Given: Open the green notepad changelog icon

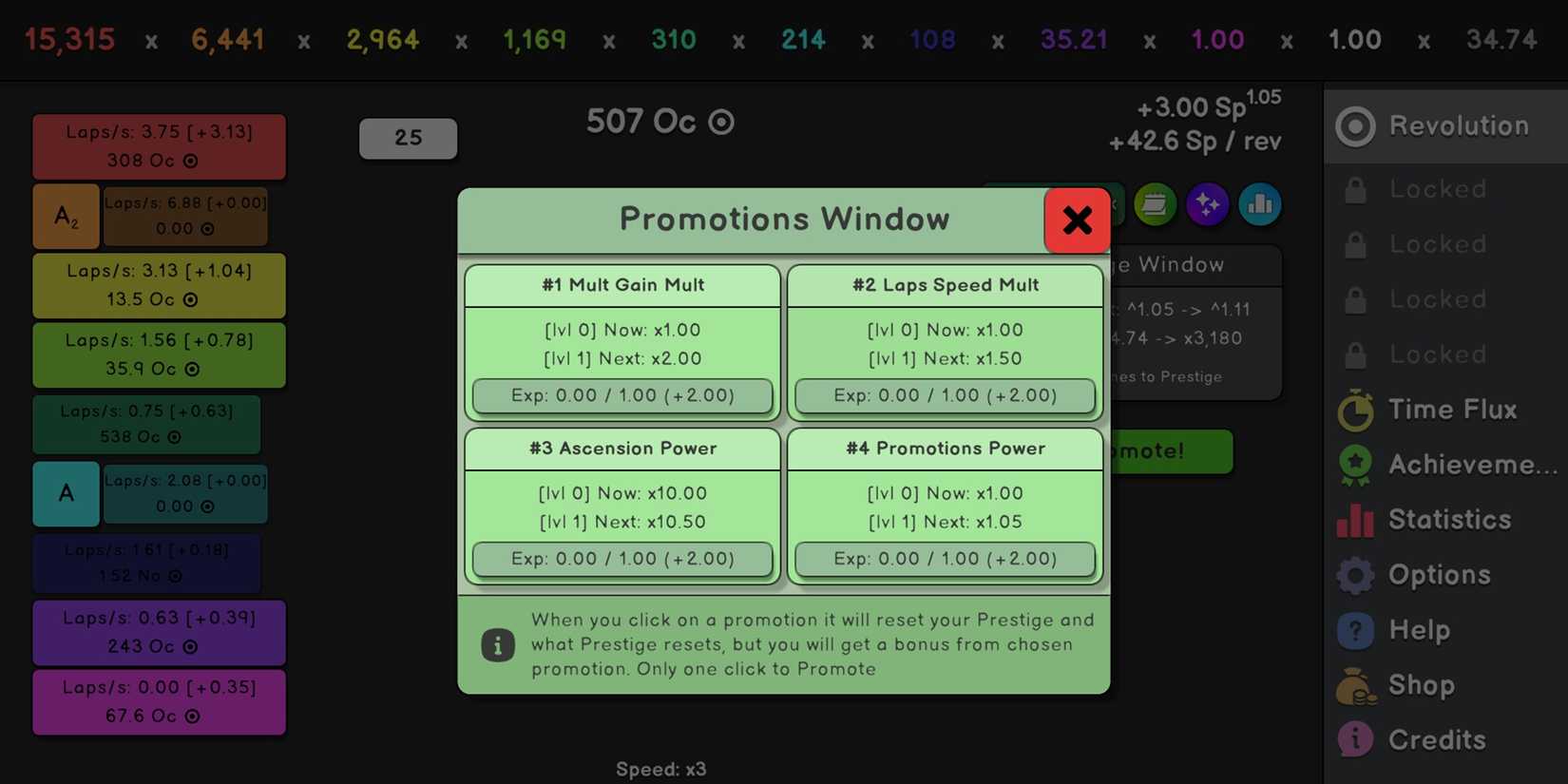Looking at the screenshot, I should coord(1156,204).
